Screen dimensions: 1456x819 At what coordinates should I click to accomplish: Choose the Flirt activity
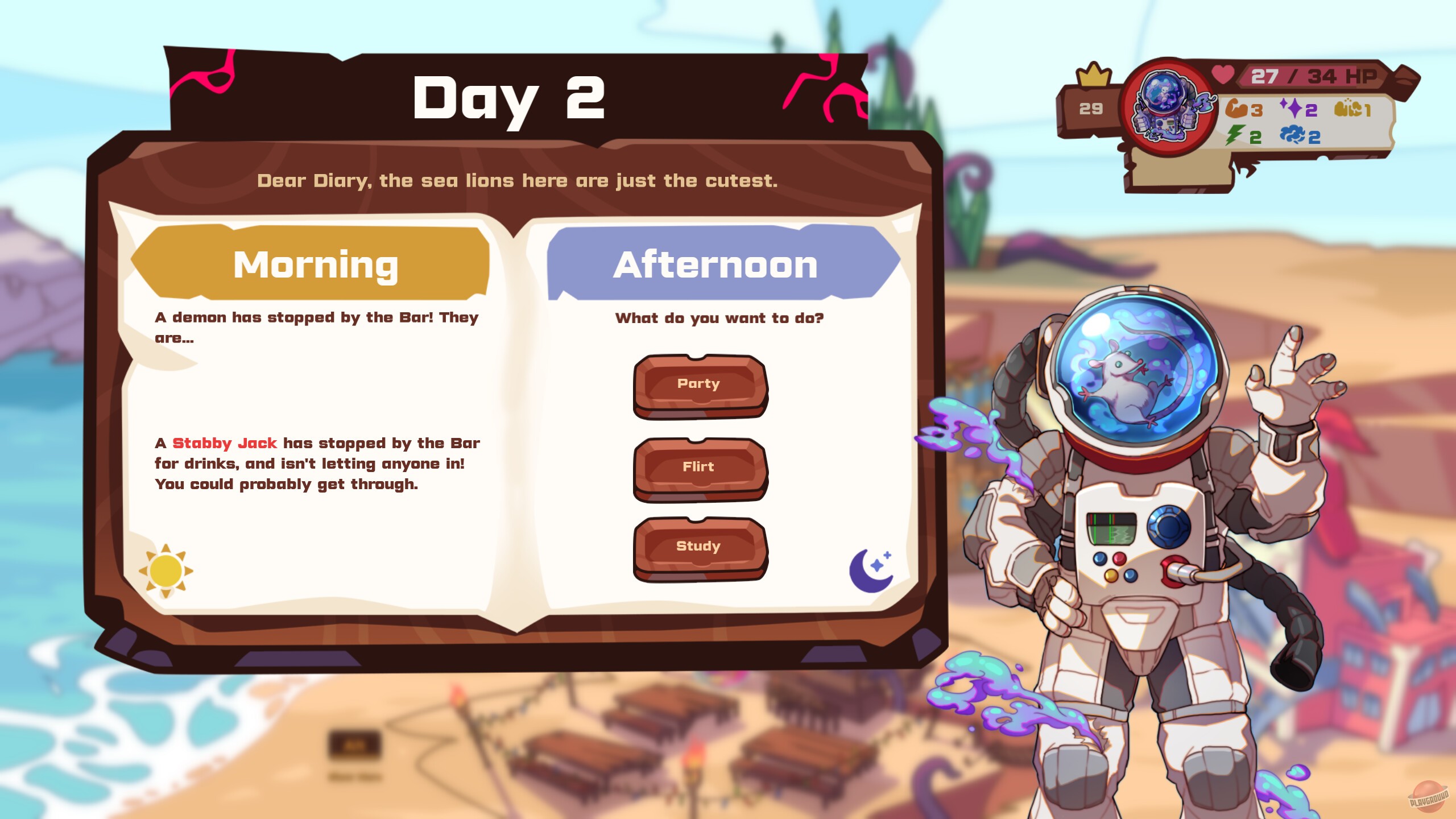[700, 466]
